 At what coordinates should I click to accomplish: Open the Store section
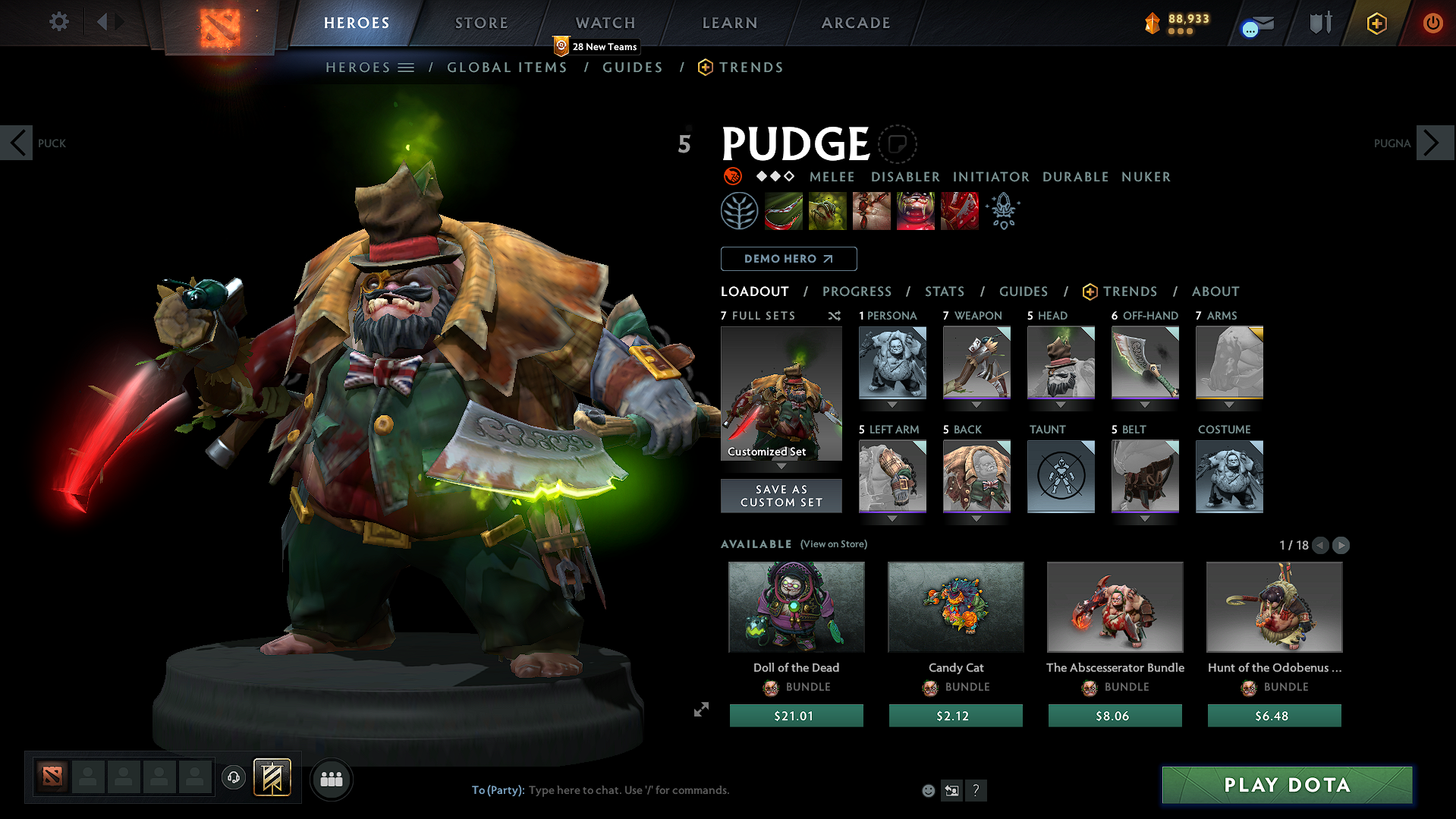tap(481, 23)
